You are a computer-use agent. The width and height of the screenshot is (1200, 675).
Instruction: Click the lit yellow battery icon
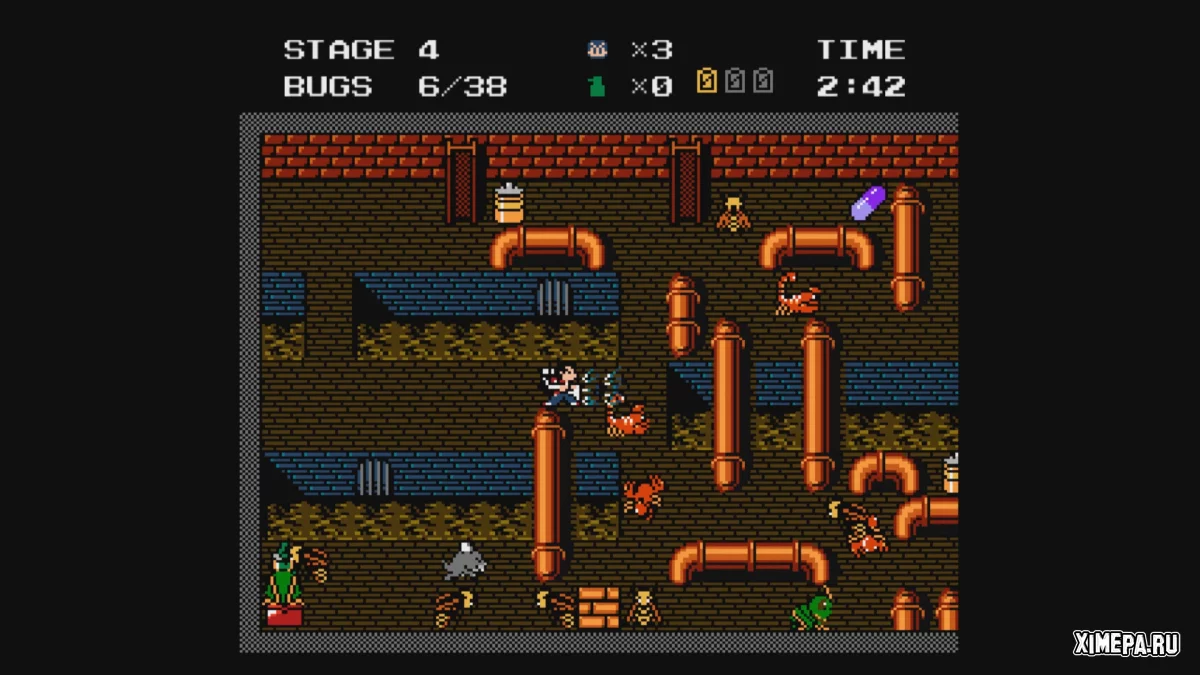click(707, 81)
